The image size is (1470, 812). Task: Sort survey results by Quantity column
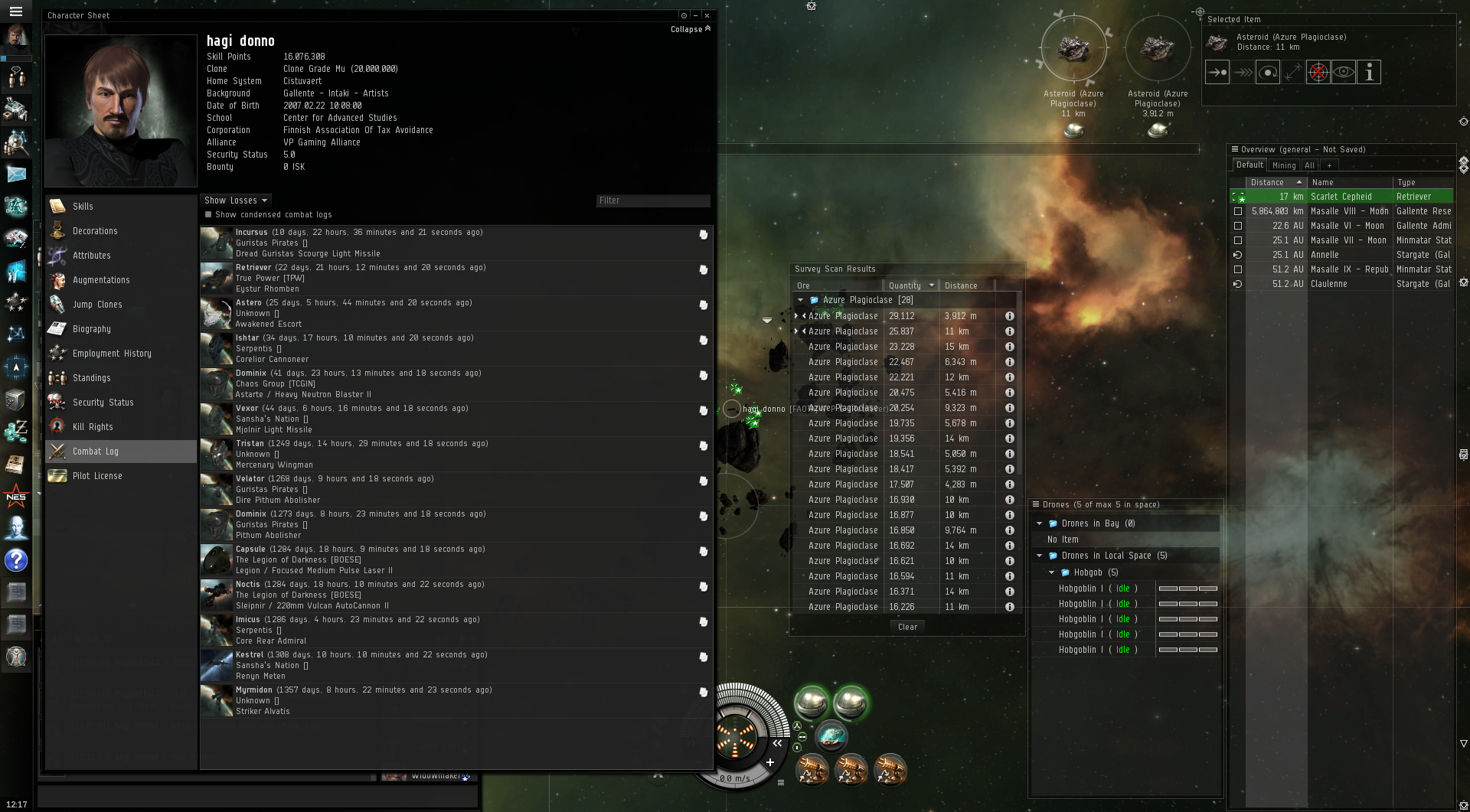pos(905,285)
